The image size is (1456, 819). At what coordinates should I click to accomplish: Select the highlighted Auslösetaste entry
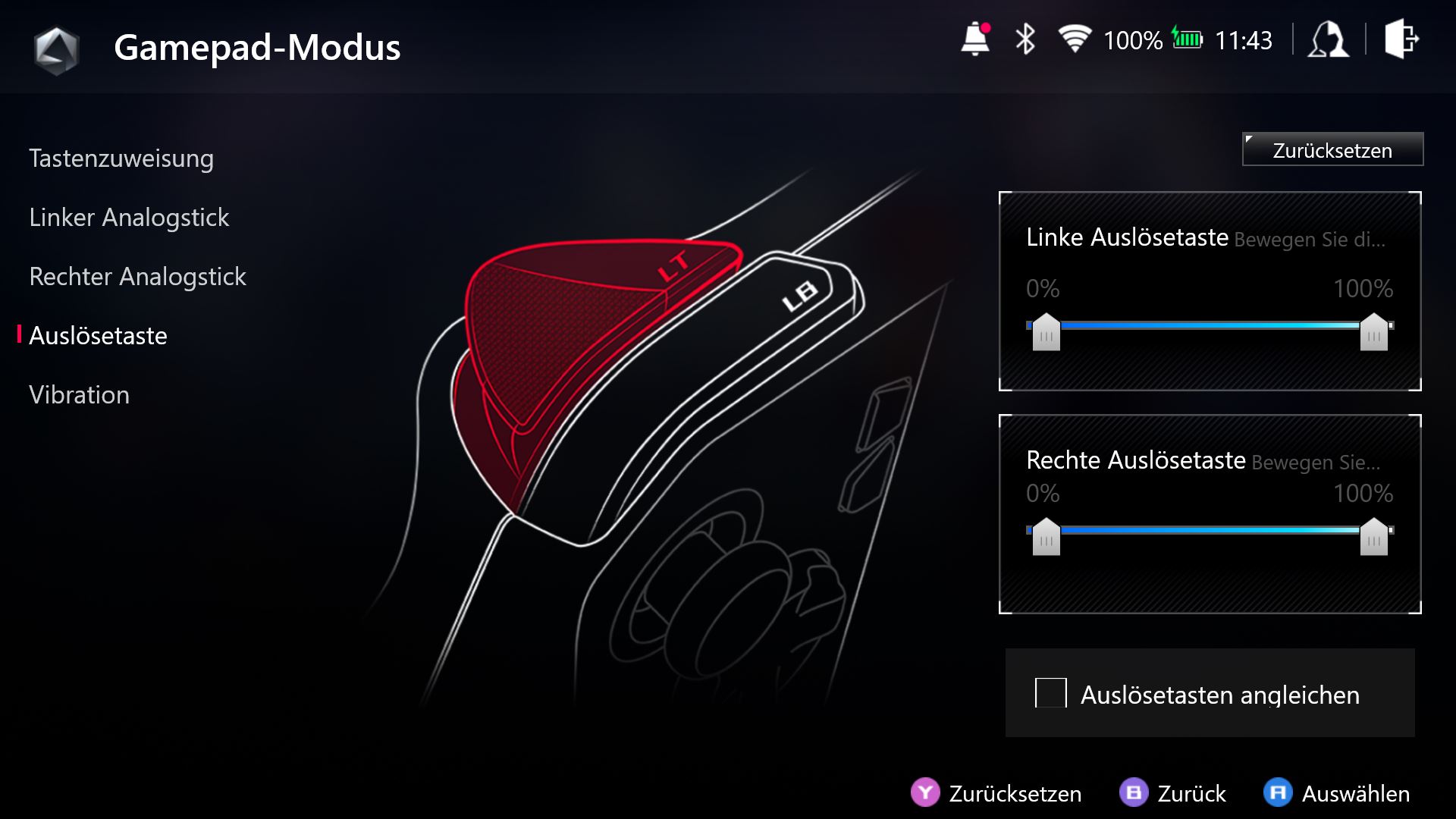98,336
